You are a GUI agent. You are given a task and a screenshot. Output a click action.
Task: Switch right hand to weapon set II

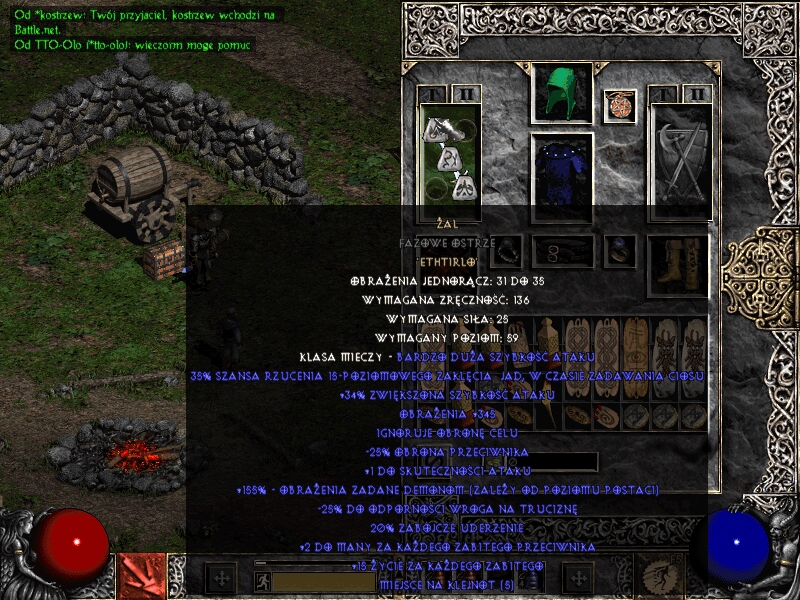[697, 95]
